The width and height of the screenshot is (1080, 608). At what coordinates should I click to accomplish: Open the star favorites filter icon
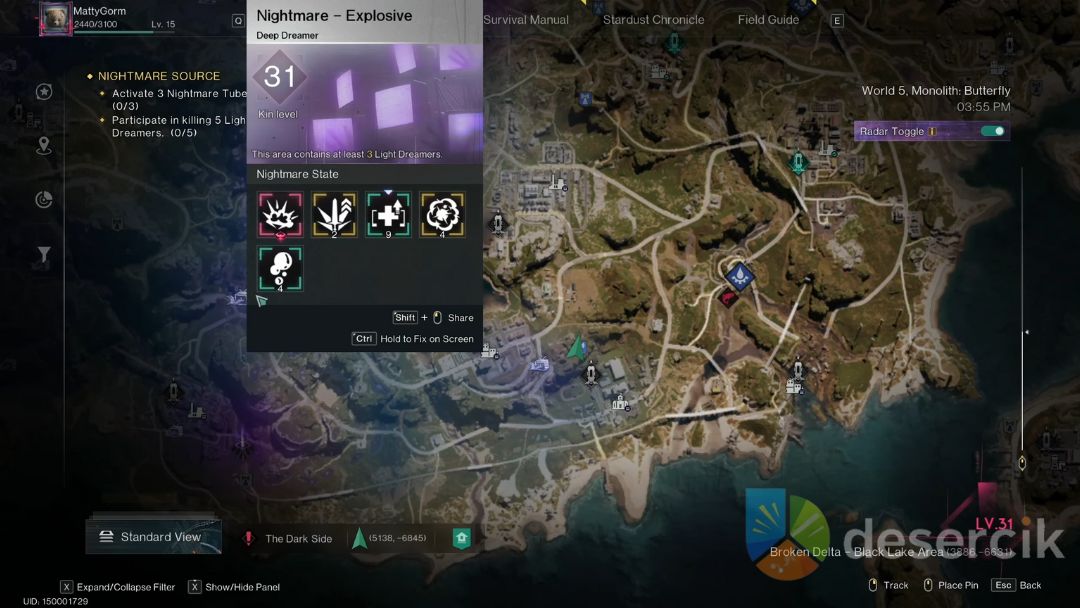click(44, 92)
